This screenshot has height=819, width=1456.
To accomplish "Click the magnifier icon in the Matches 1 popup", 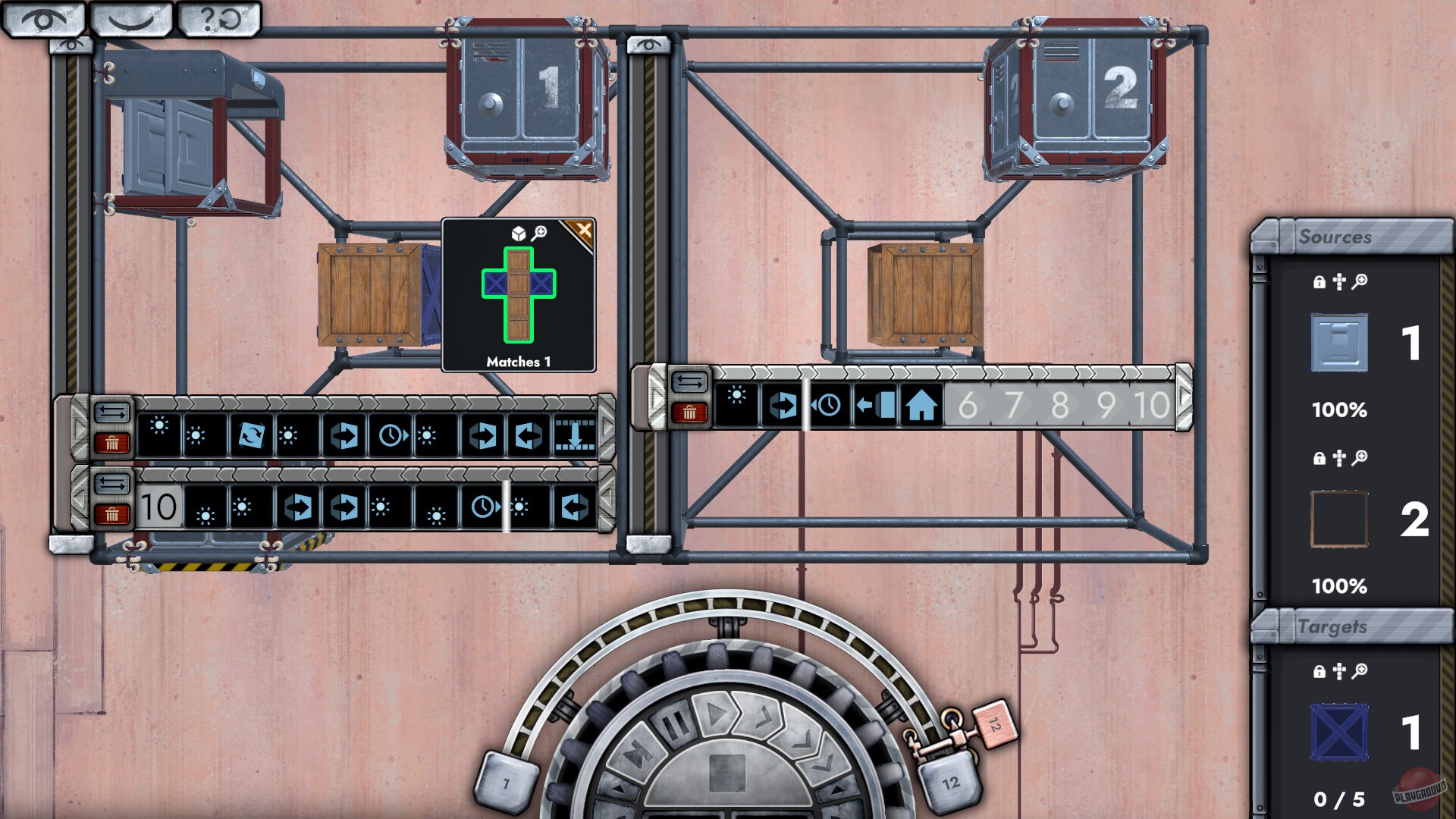I will coord(538,234).
